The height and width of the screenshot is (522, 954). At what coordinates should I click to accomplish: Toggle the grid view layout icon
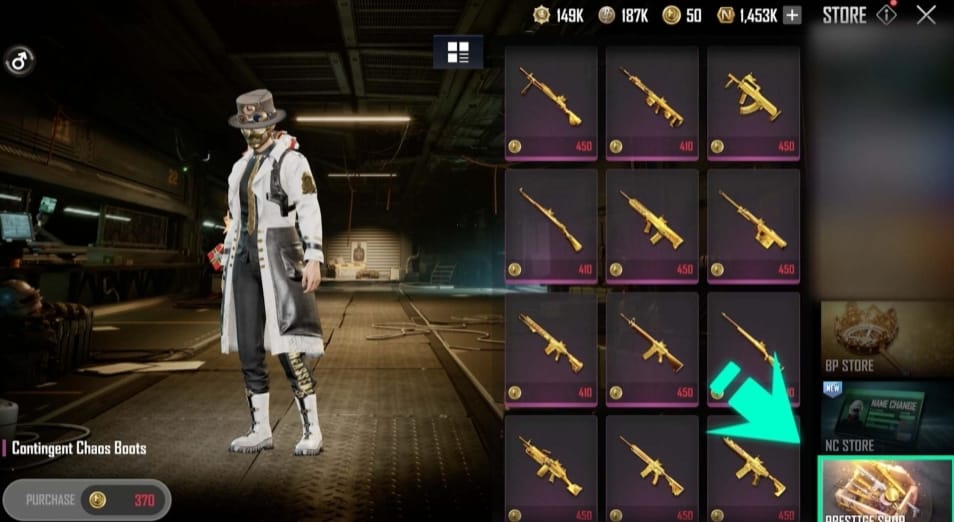pyautogui.click(x=458, y=52)
